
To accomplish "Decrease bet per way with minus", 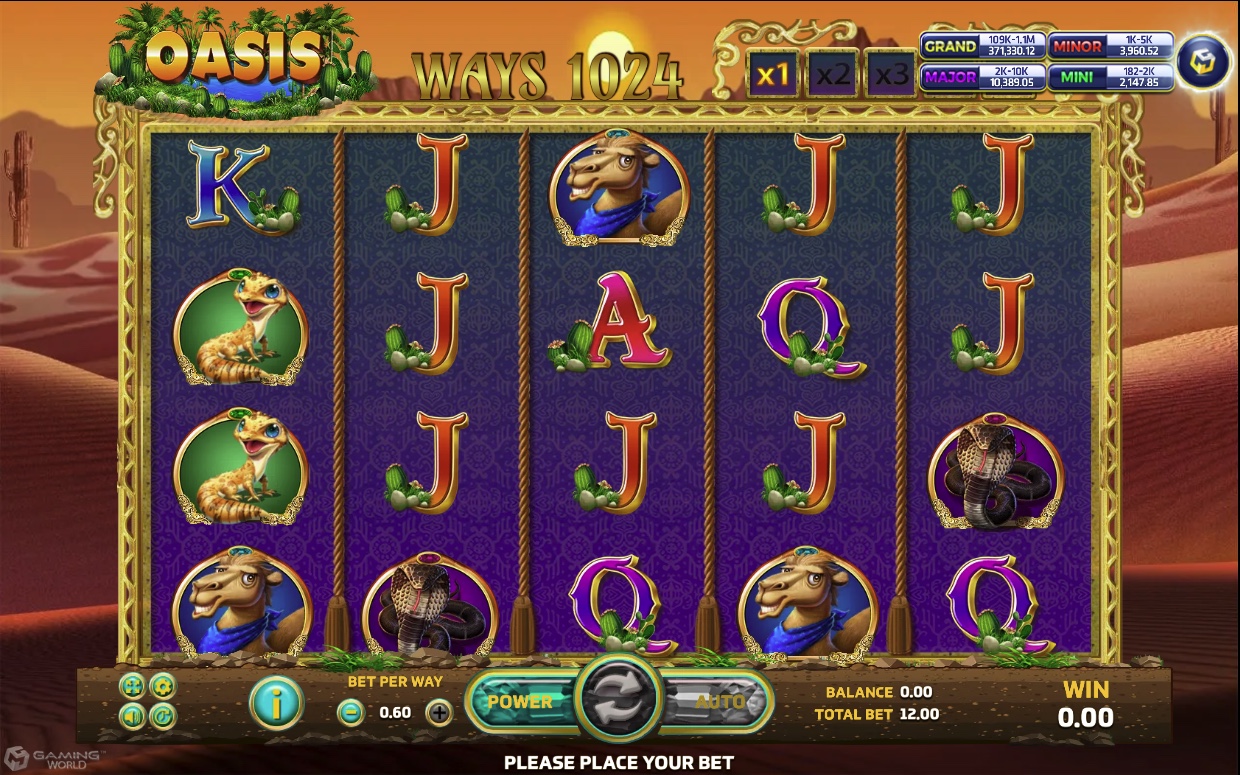I will 350,713.
